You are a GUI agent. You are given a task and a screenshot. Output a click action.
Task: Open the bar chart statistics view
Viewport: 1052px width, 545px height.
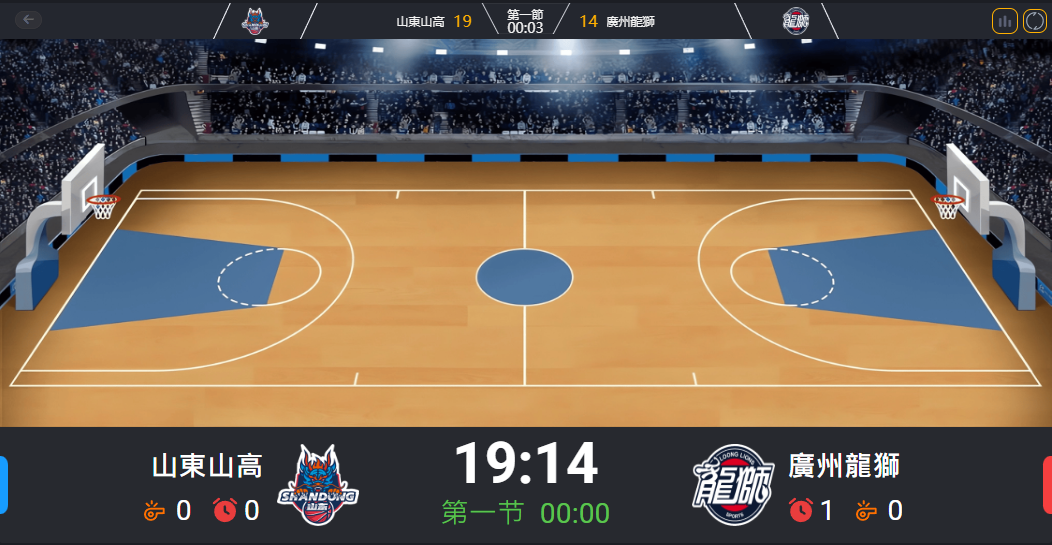1004,21
